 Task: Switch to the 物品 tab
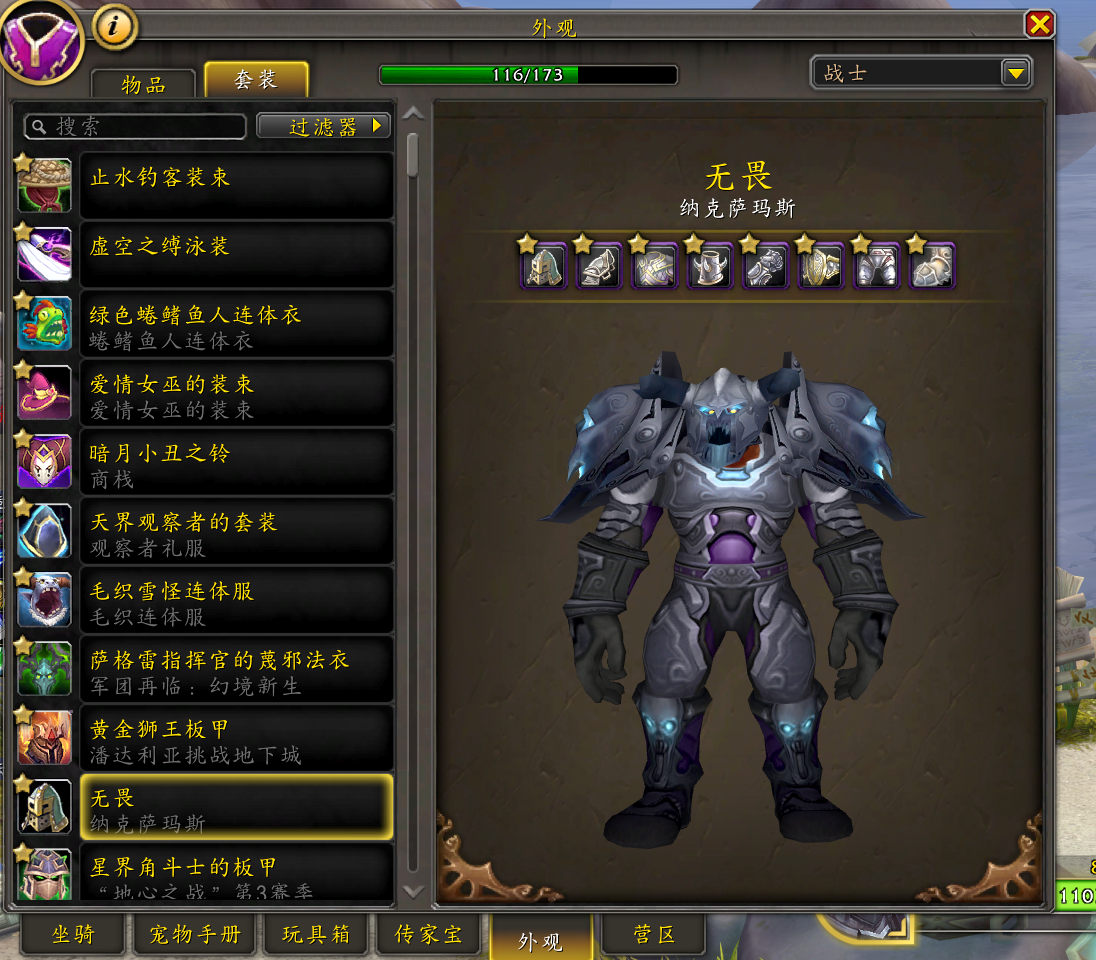pos(143,84)
